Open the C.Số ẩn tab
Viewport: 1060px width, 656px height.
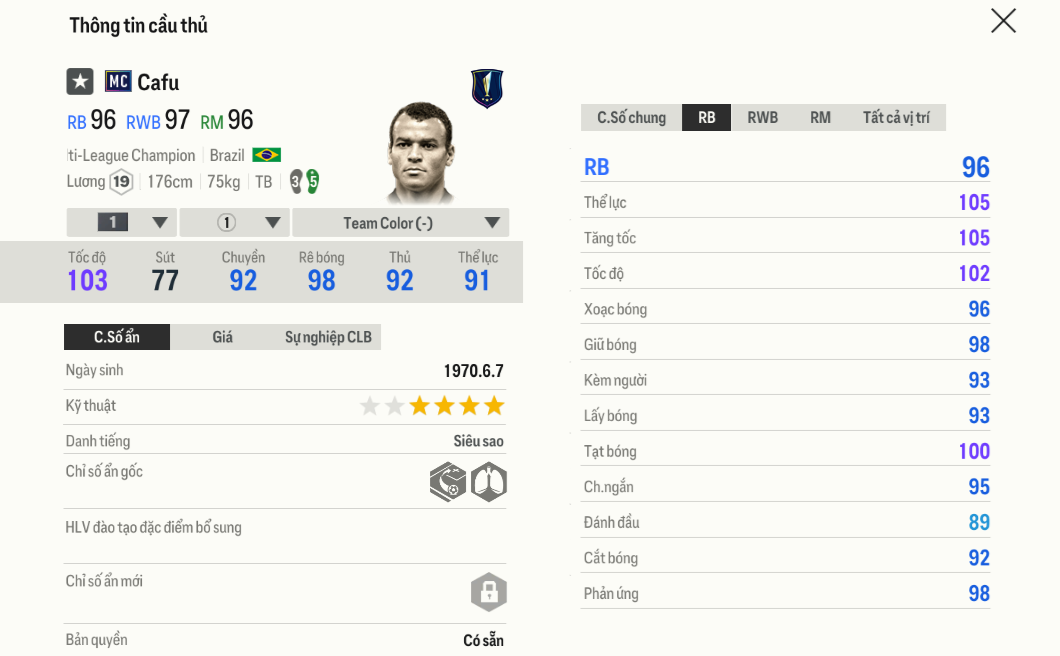(x=117, y=337)
